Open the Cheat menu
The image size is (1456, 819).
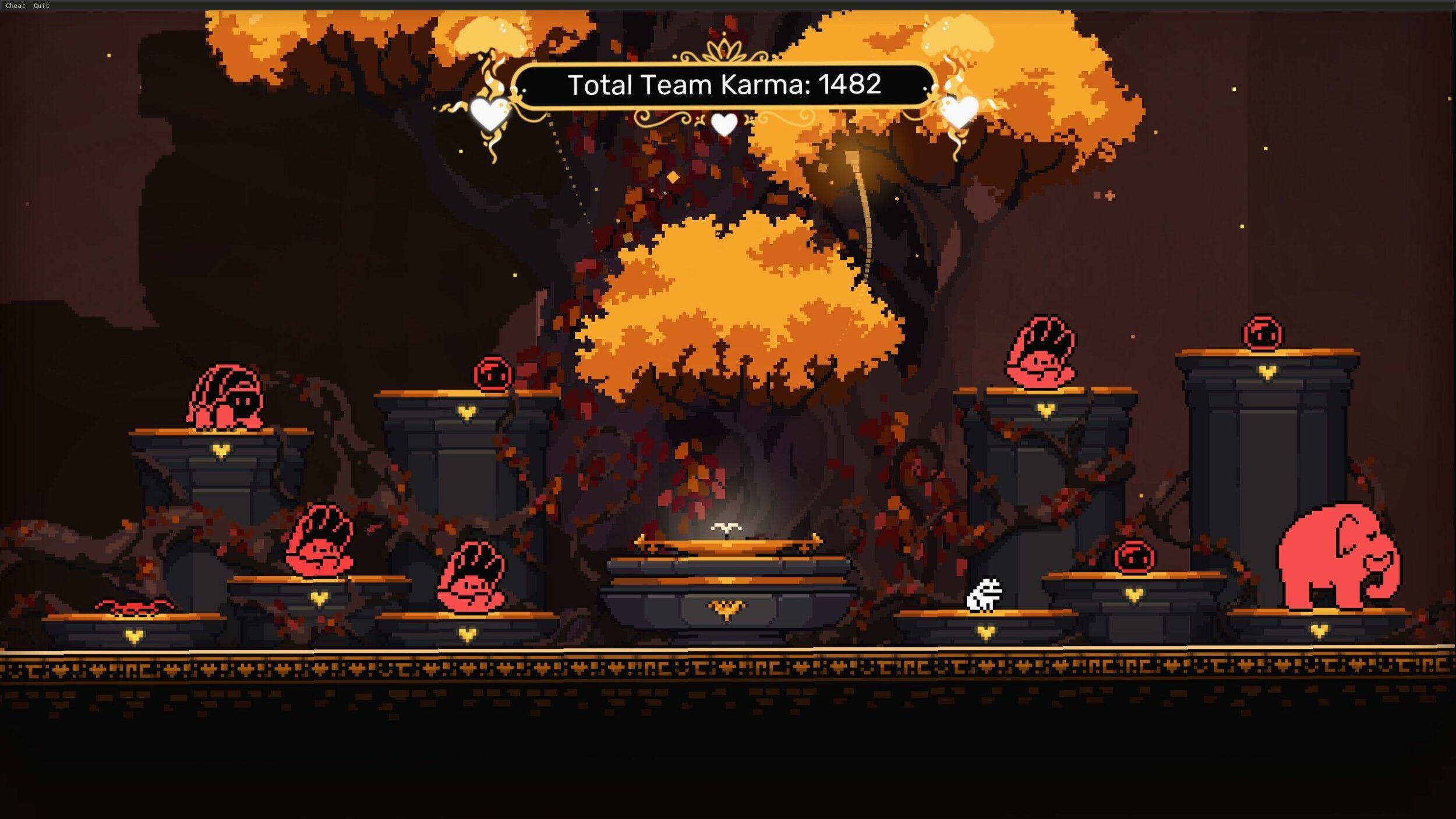point(15,6)
